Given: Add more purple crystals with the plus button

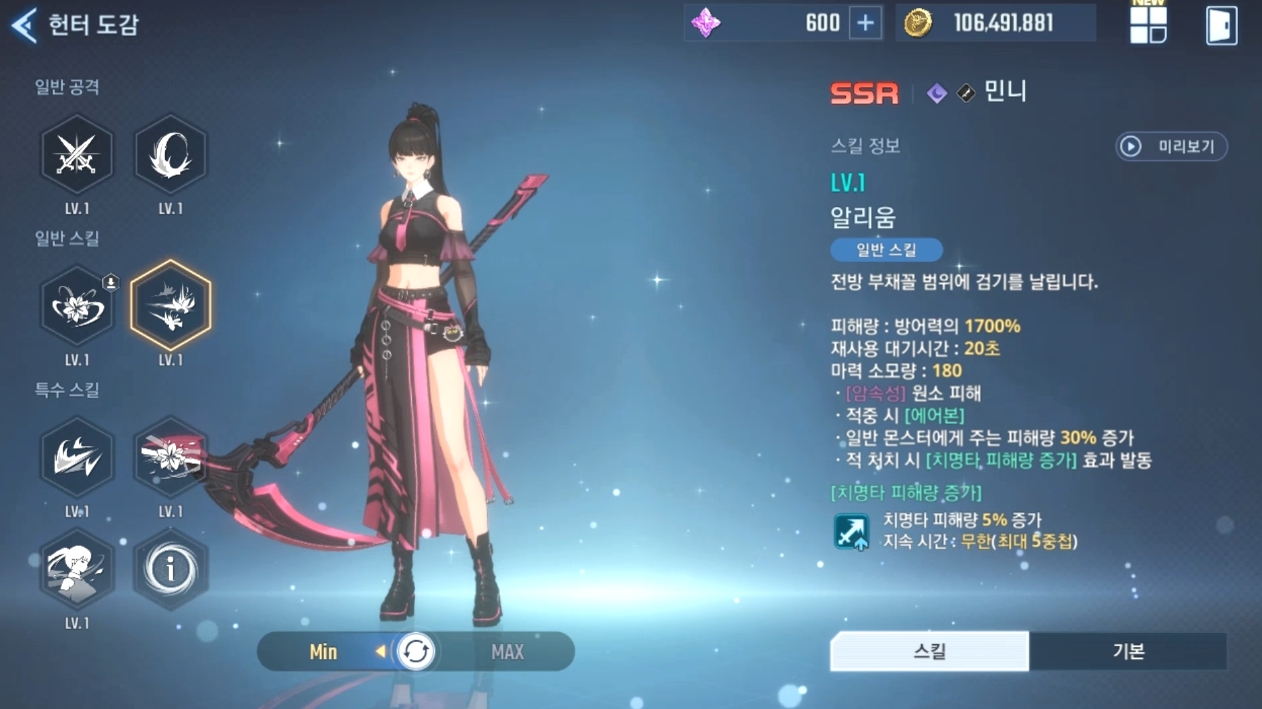Looking at the screenshot, I should [x=865, y=24].
